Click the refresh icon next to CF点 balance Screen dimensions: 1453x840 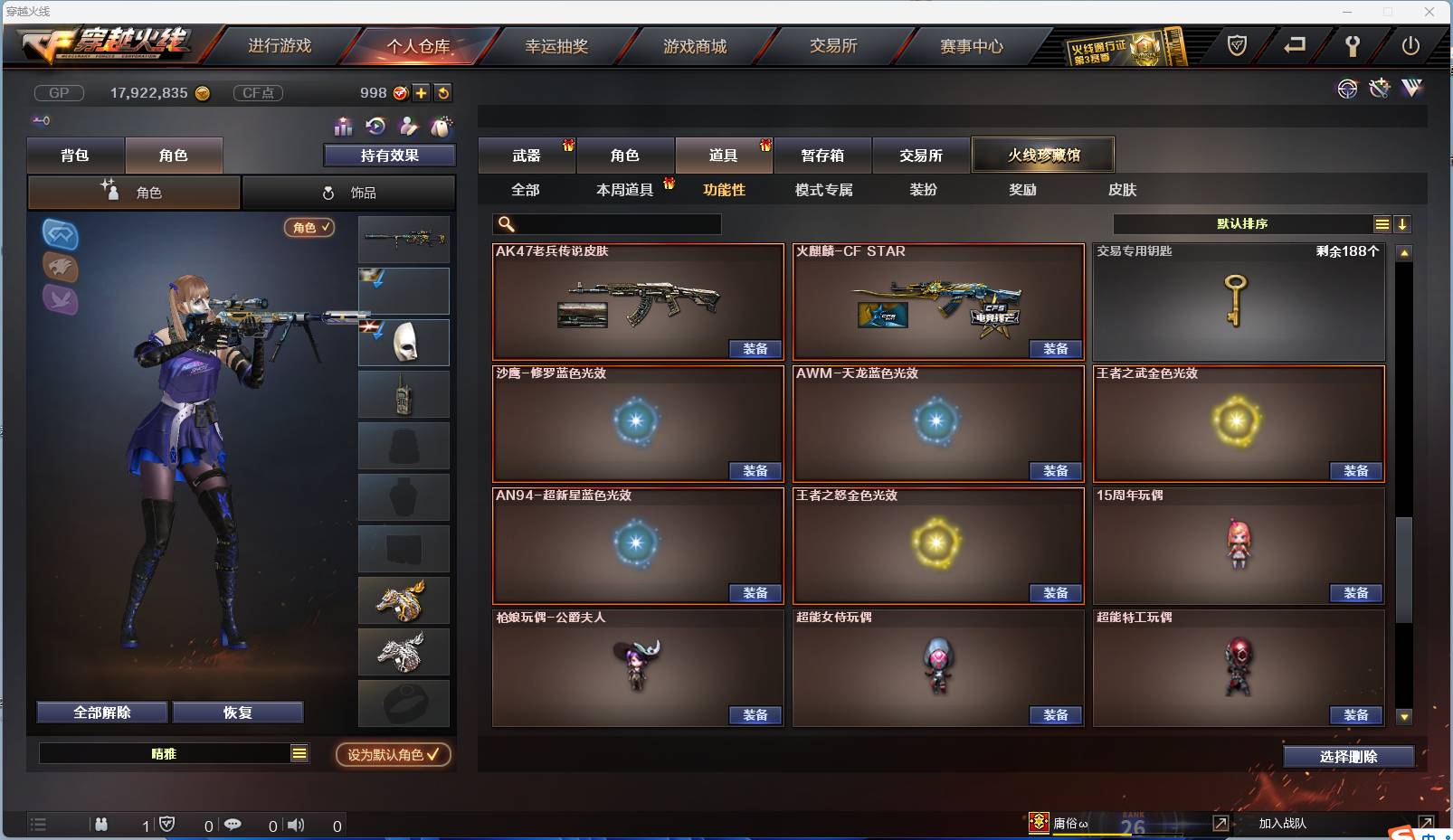[443, 92]
